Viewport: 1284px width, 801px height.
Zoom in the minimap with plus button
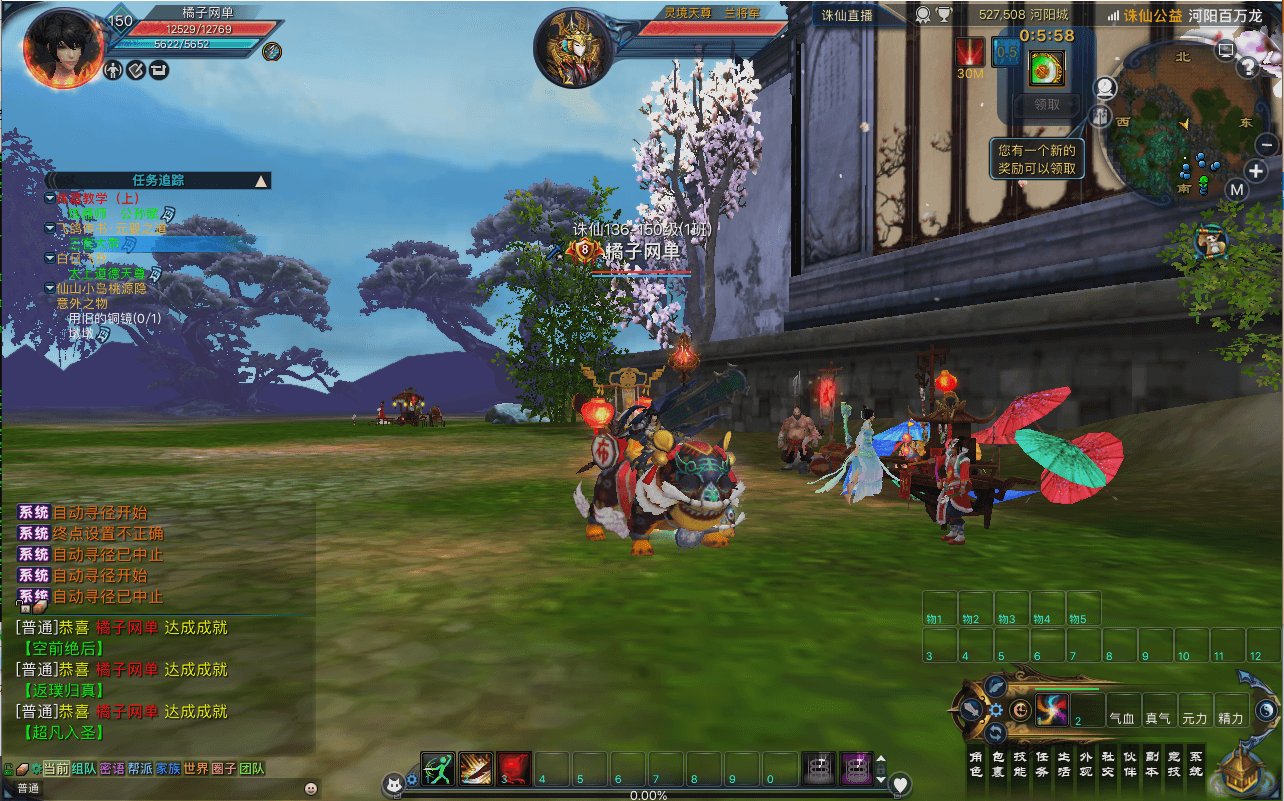click(1257, 170)
